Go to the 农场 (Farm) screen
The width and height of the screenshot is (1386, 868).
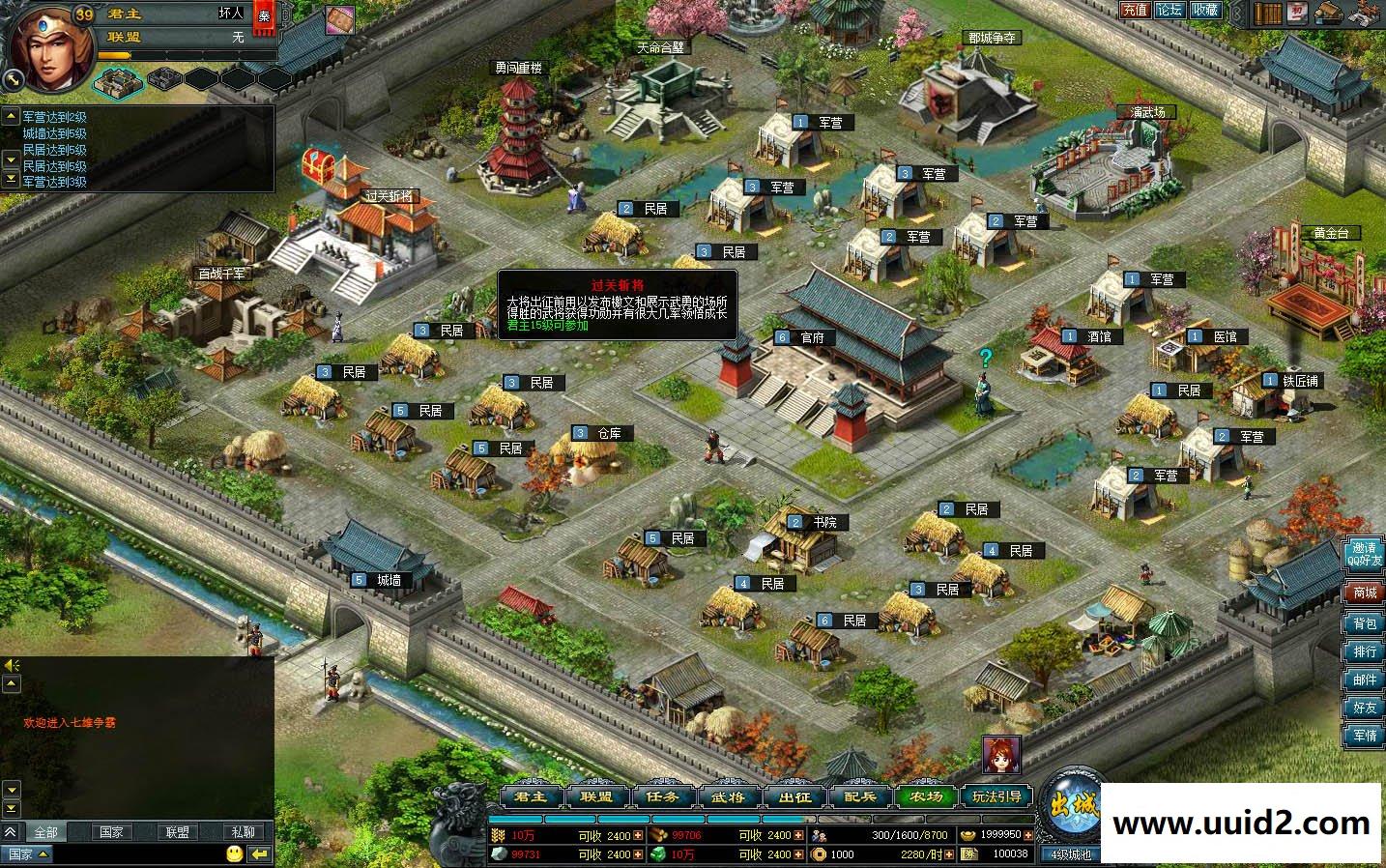click(925, 797)
